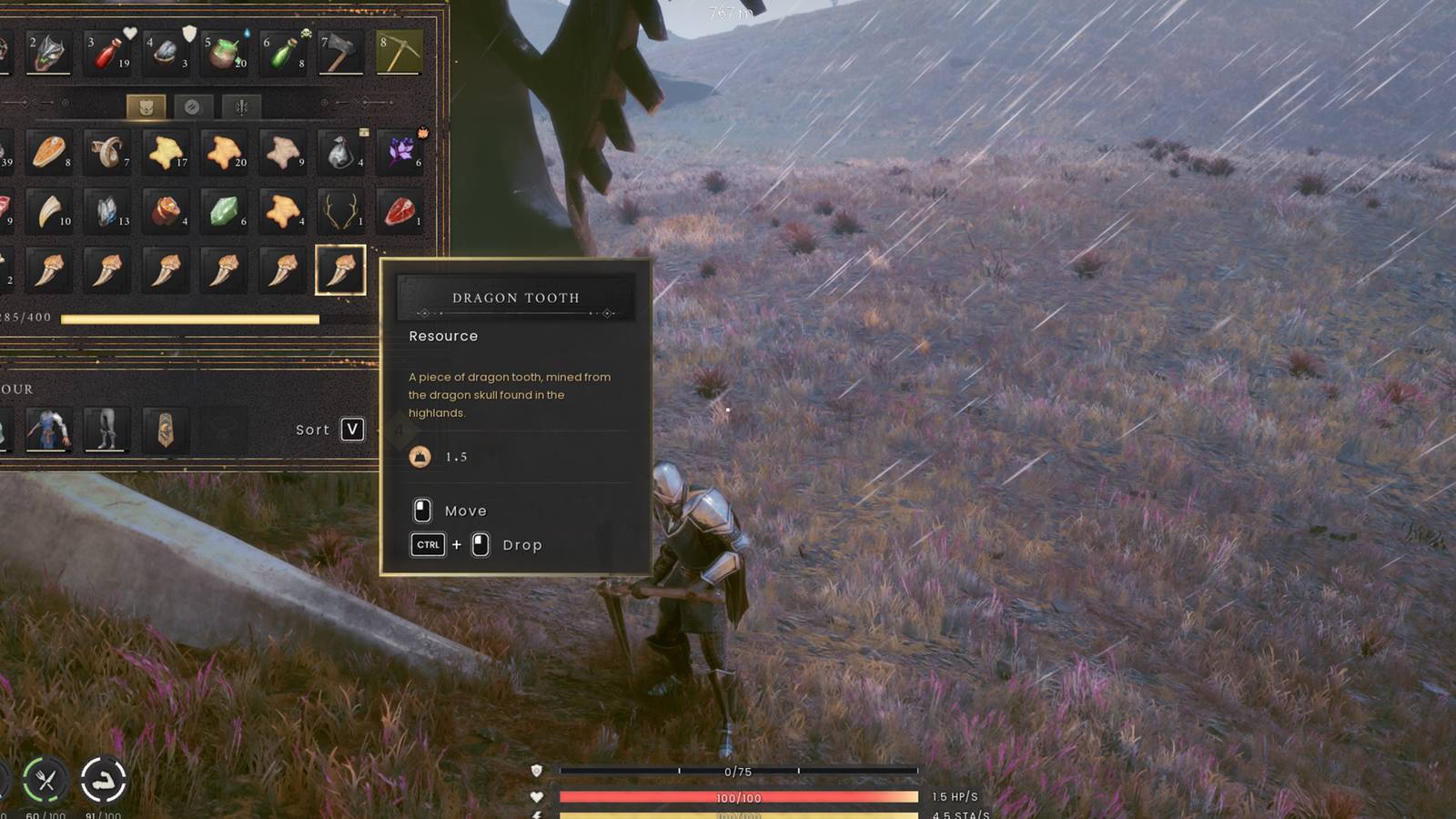
Task: Select the backpack inventory tab
Action: [x=146, y=107]
